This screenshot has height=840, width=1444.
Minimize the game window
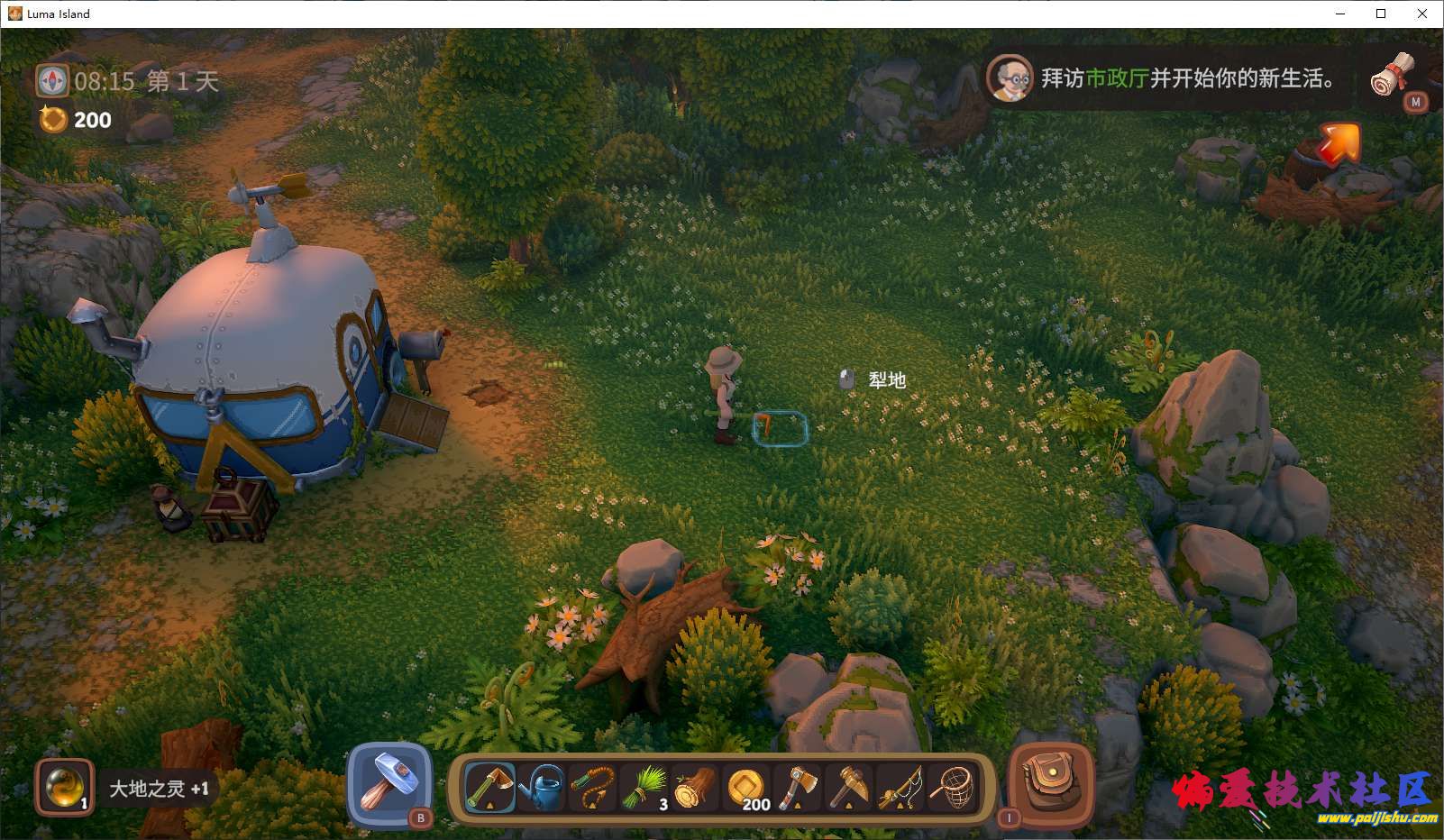point(1339,14)
